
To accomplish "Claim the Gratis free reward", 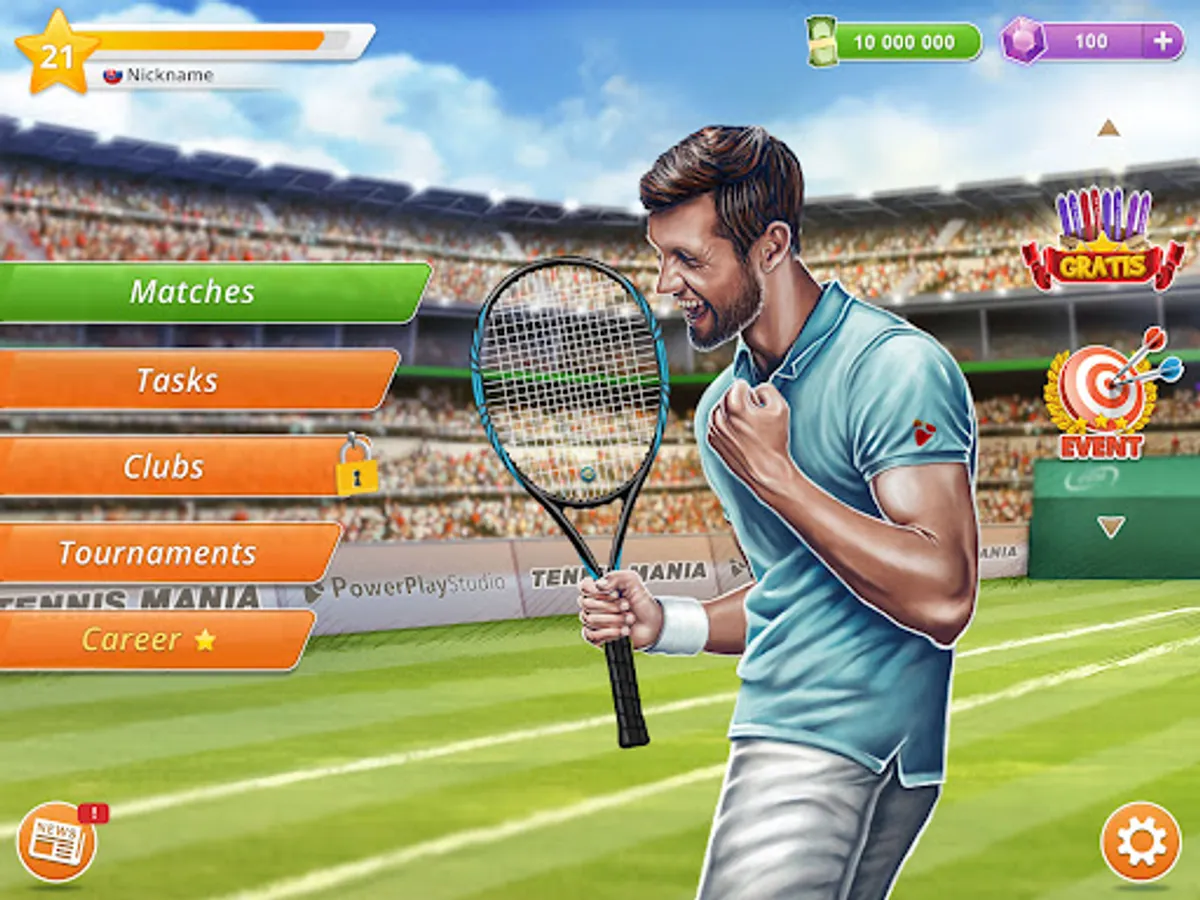I will tap(1102, 242).
